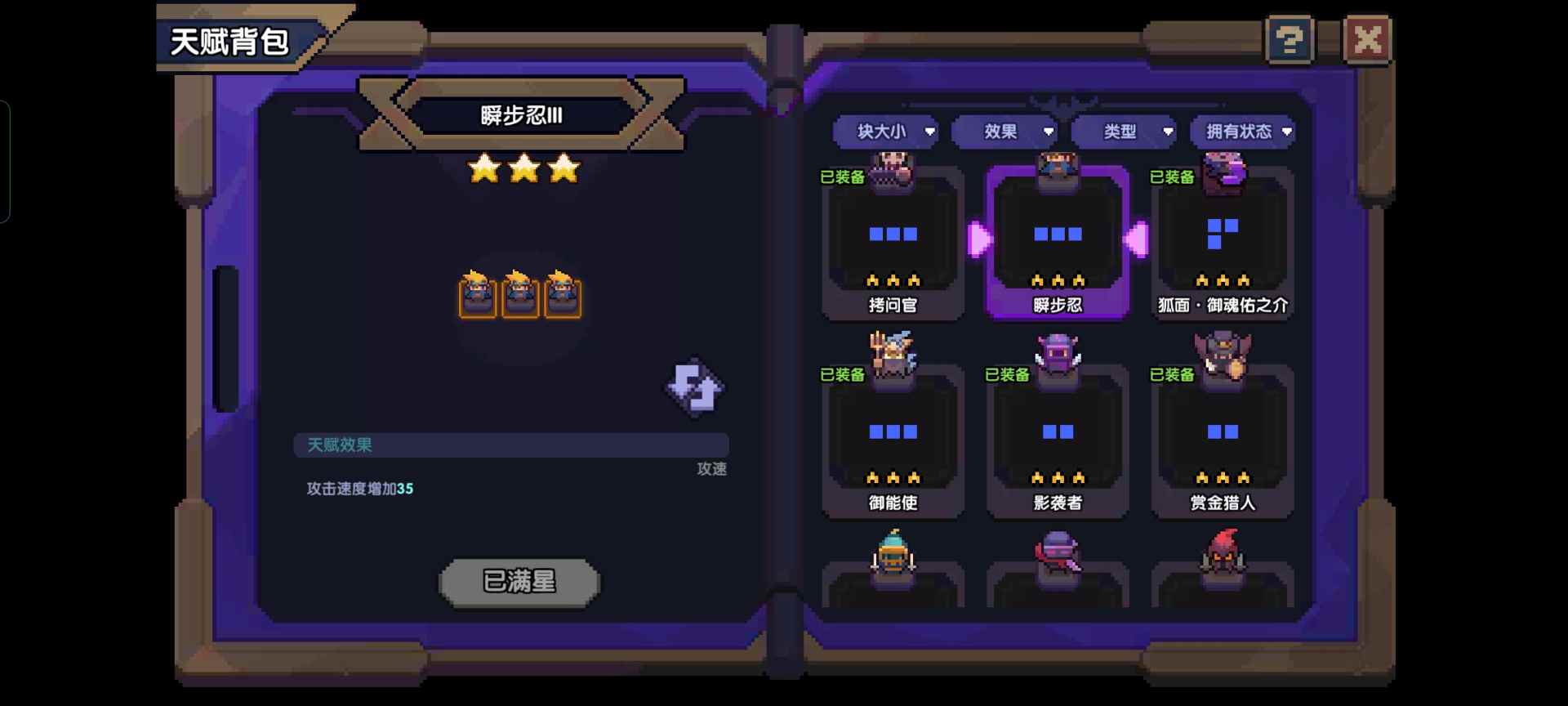
Task: Open the 类型 filter dropdown
Action: (x=1125, y=132)
